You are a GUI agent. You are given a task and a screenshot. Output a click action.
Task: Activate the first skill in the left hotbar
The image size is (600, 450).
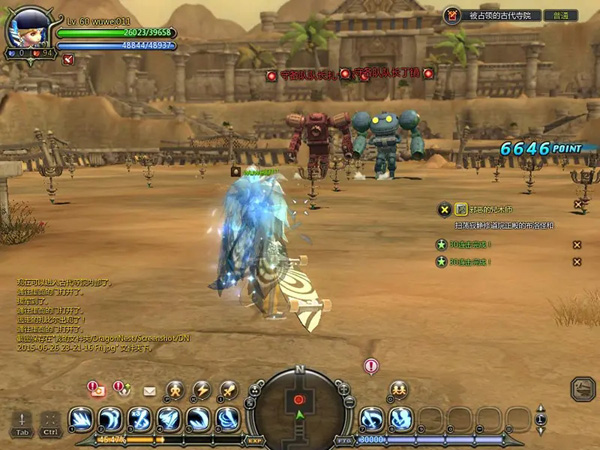pos(81,419)
